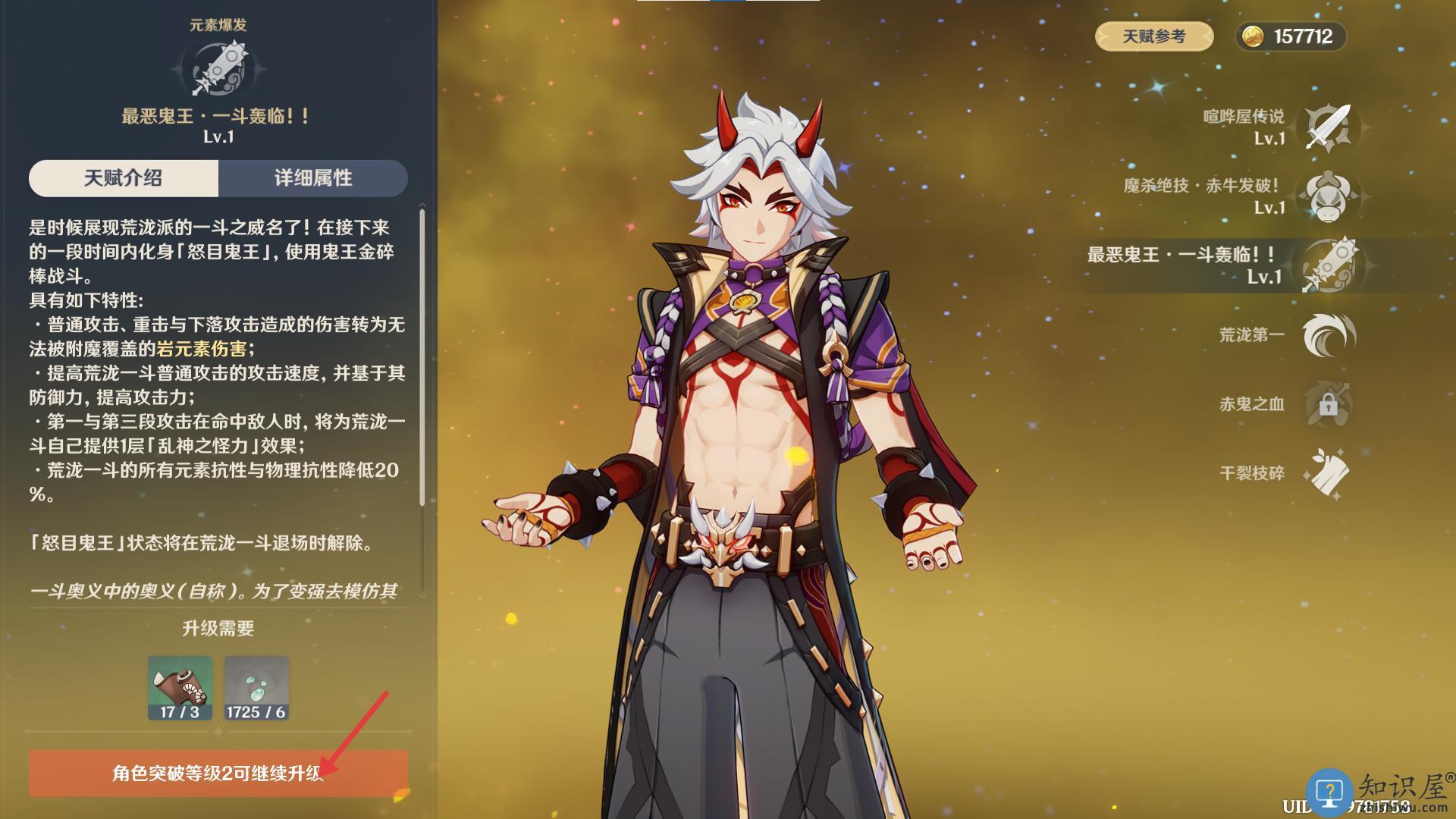Screen dimensions: 1456x819
Task: Select the 最恶鬼王·一斗轰临 burst talent
Action: point(1327,265)
